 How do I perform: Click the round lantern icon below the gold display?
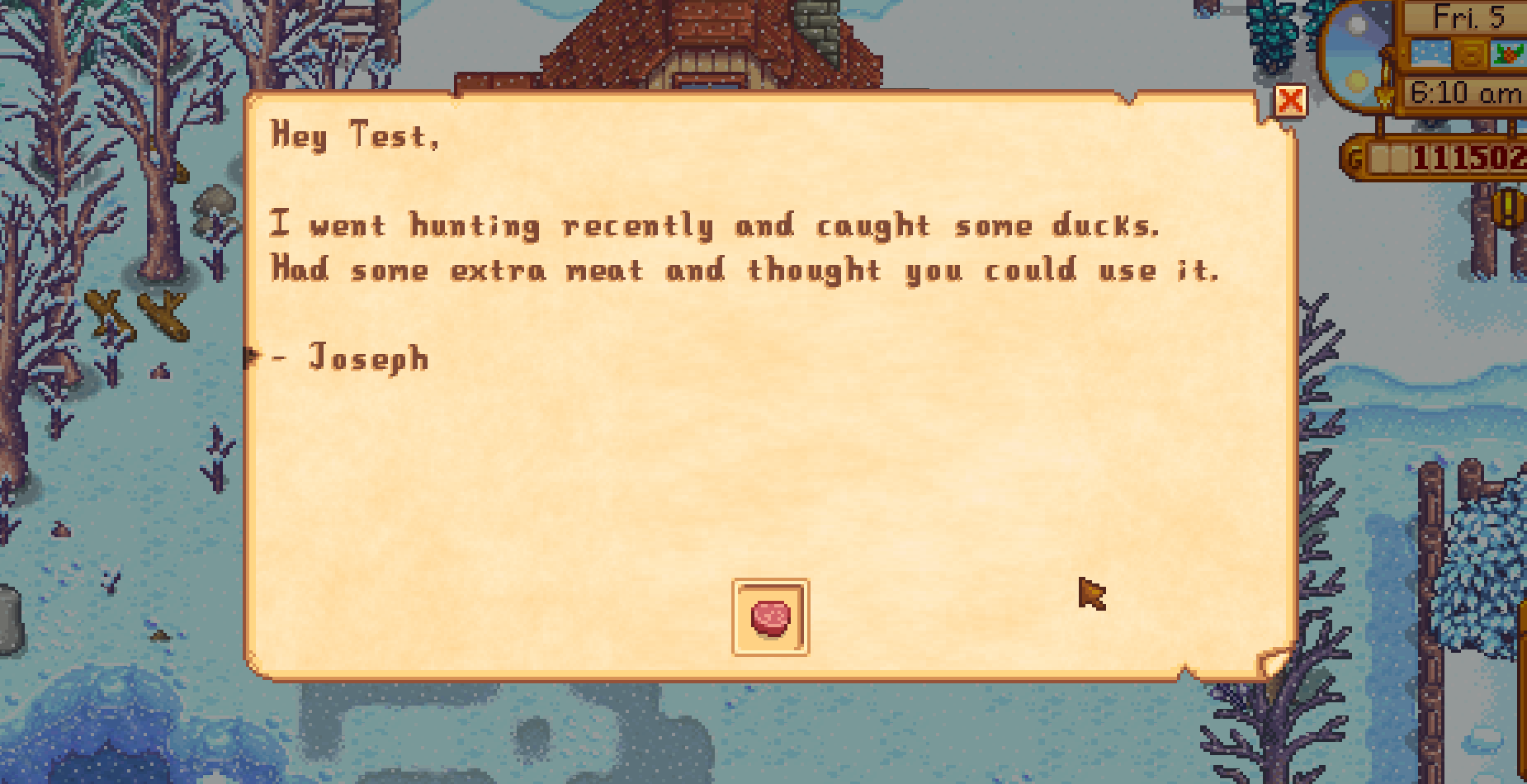coord(1507,209)
